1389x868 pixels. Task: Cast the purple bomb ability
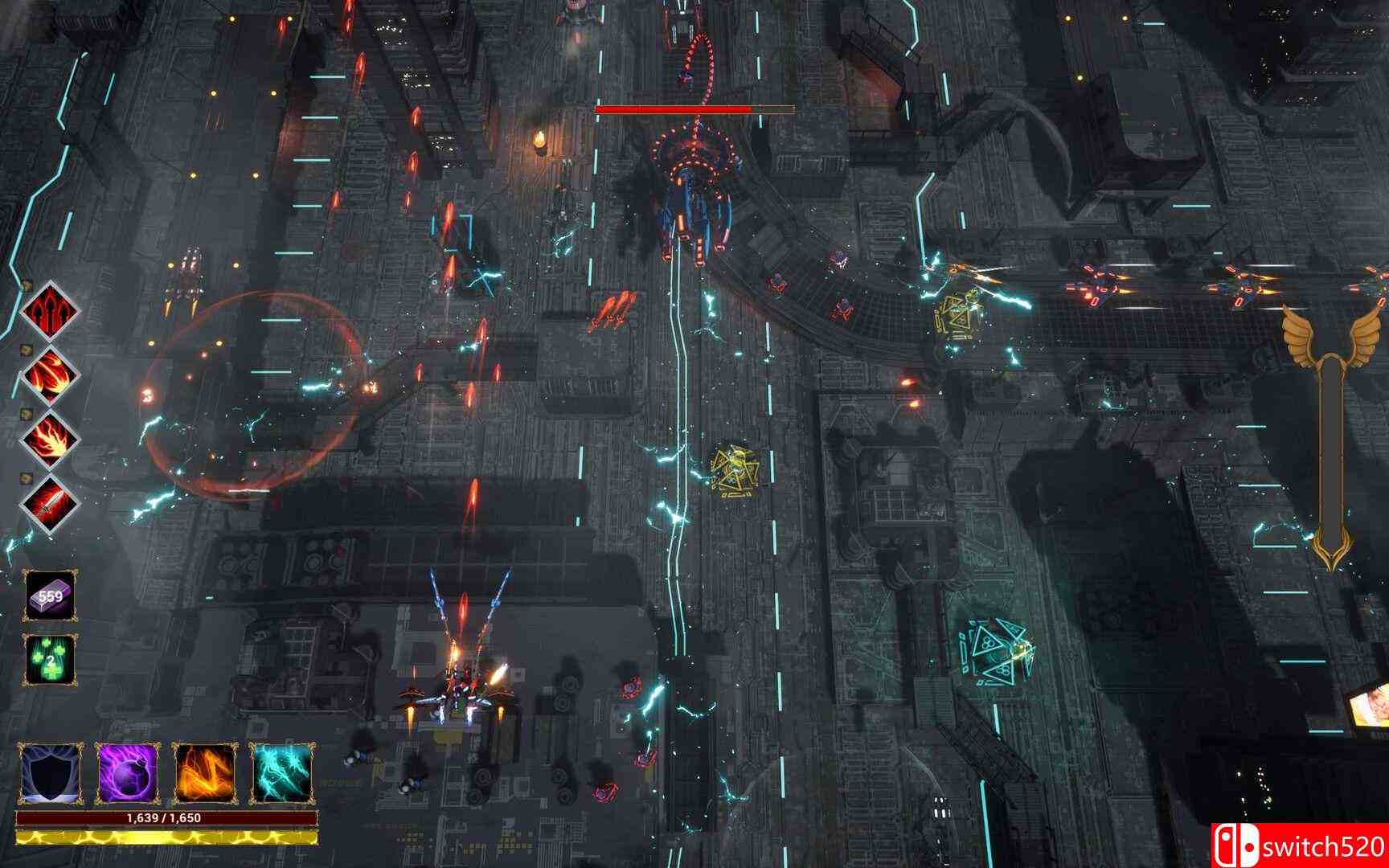click(x=128, y=774)
